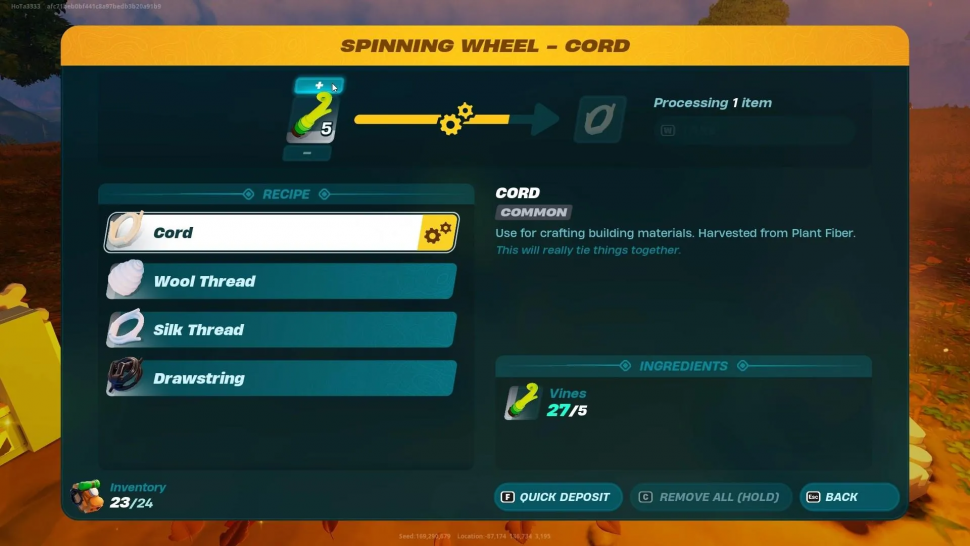The width and height of the screenshot is (970, 546).
Task: Click Remove All (Hold) button
Action: point(710,497)
